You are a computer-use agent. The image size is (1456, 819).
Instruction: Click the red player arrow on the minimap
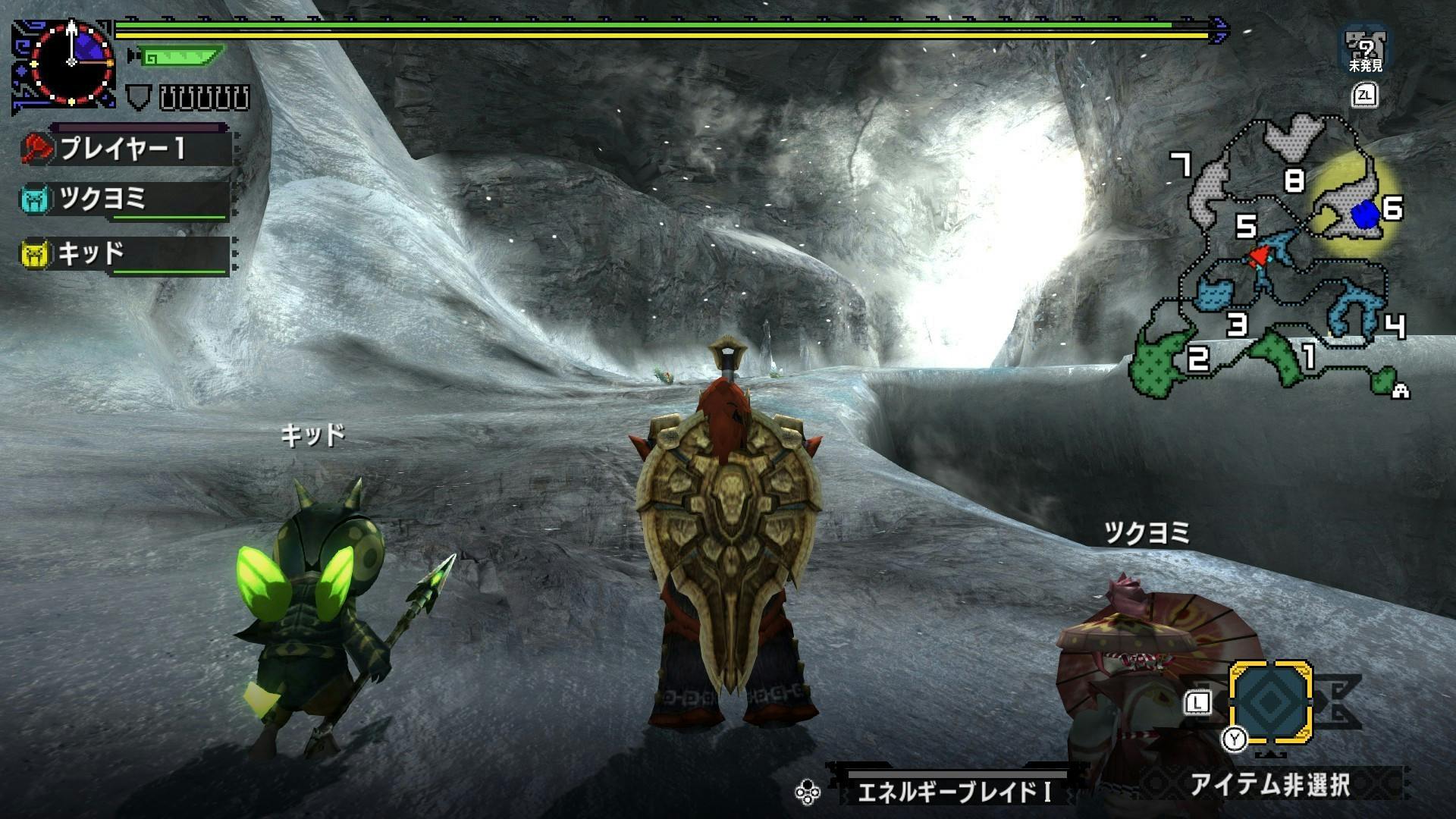click(1258, 256)
